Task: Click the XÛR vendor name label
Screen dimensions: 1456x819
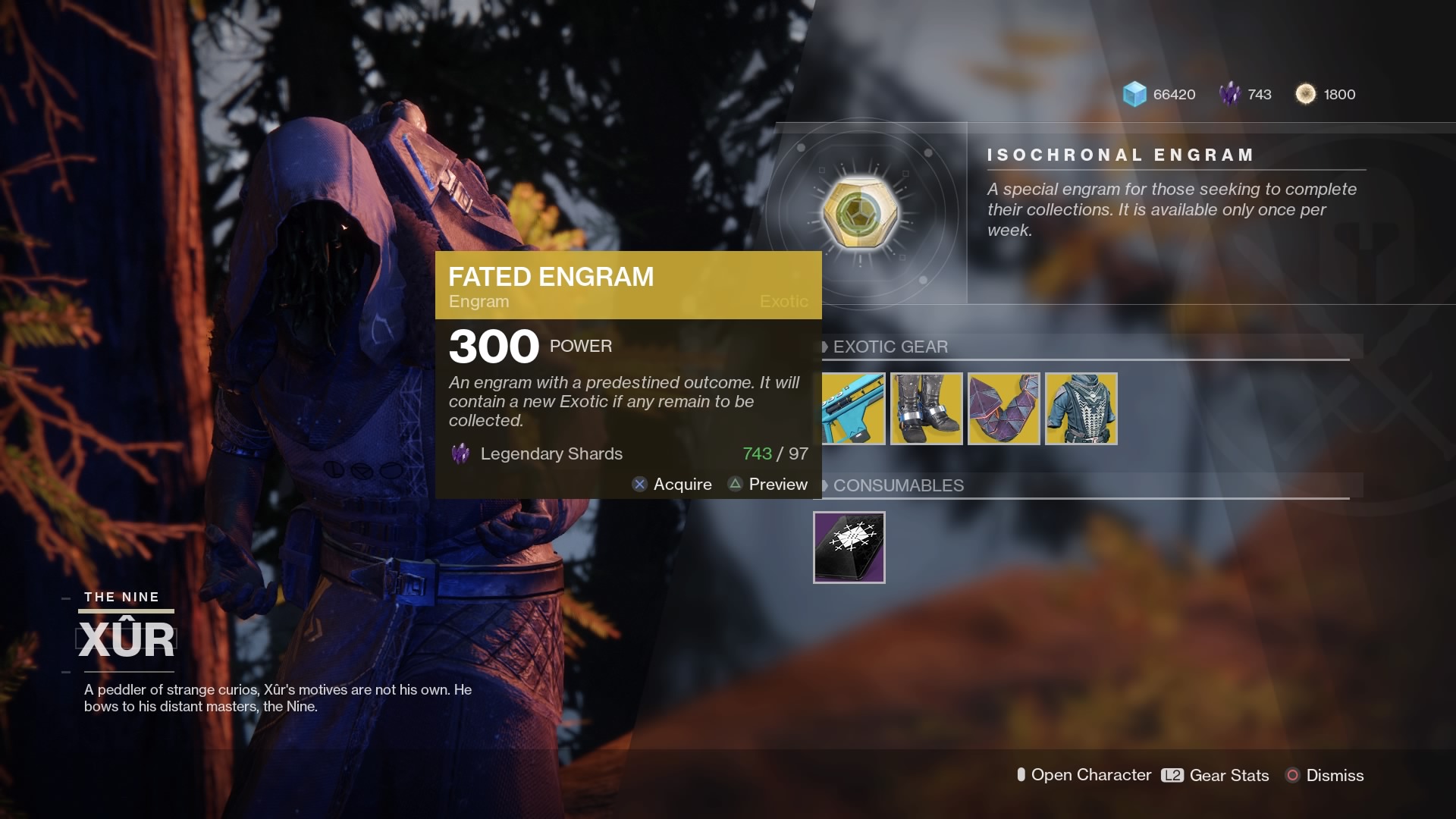Action: tap(125, 637)
